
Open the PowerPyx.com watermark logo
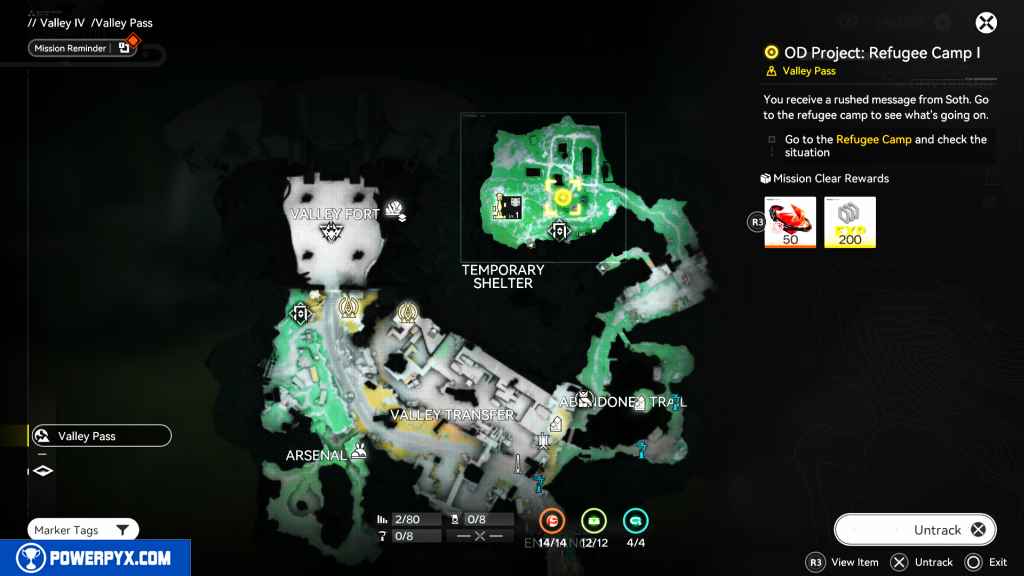(x=93, y=558)
